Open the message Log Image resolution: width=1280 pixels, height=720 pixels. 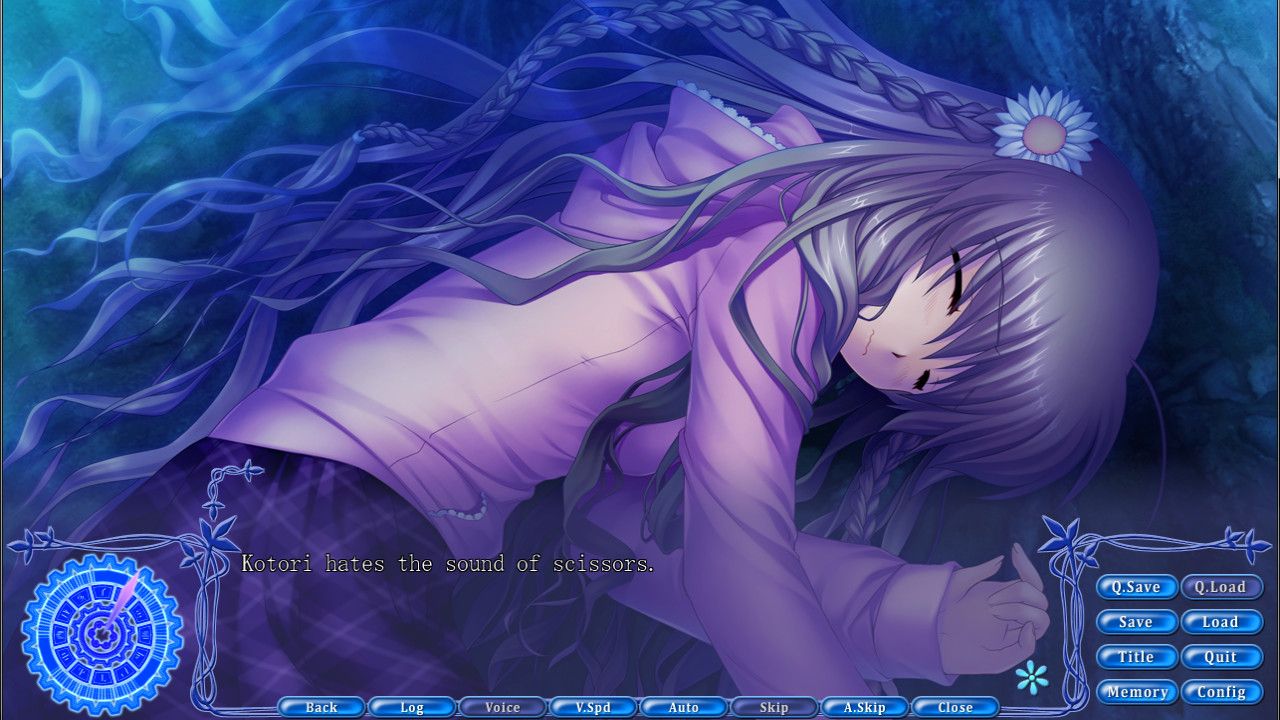[x=412, y=707]
